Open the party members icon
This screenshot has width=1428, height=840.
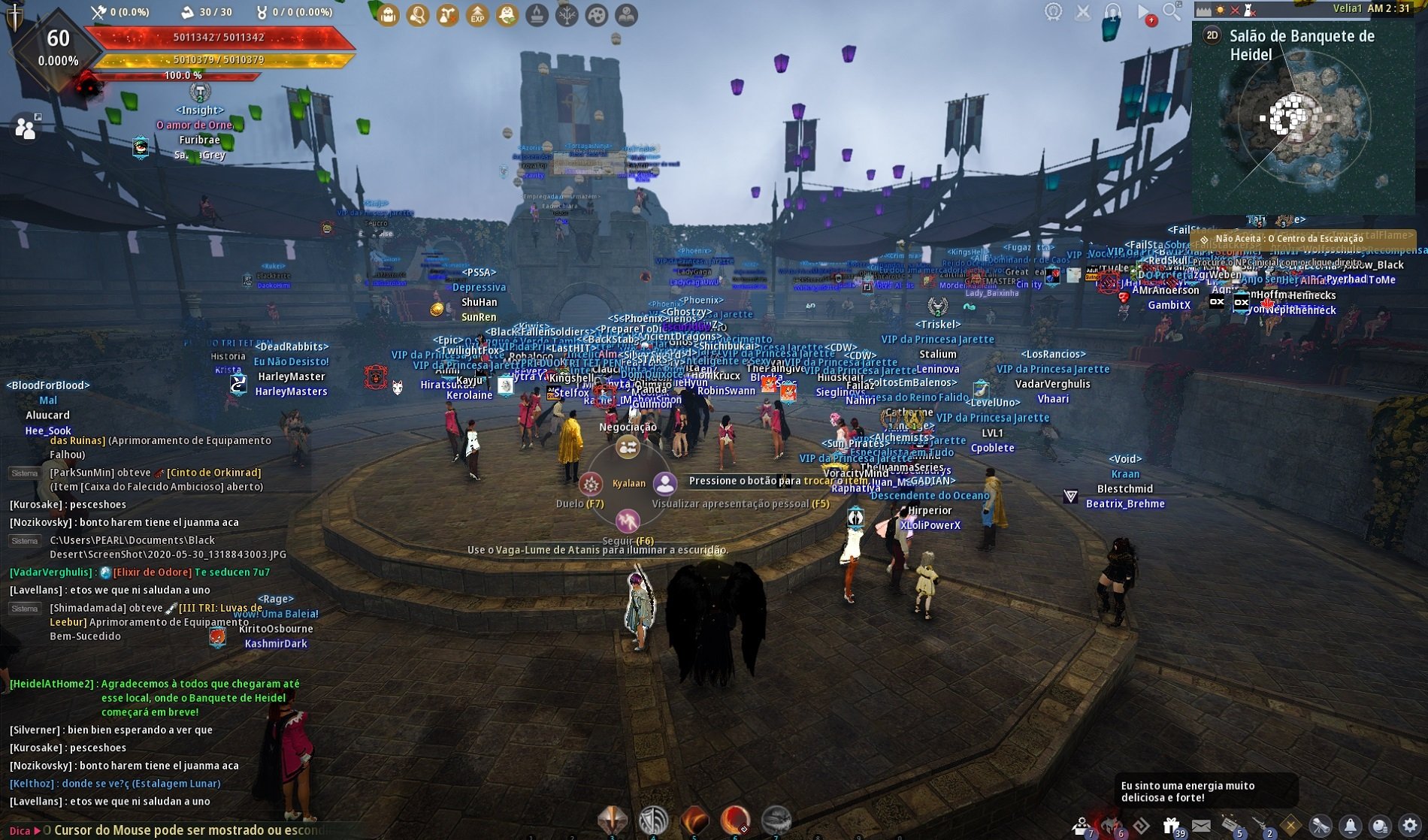tap(26, 128)
